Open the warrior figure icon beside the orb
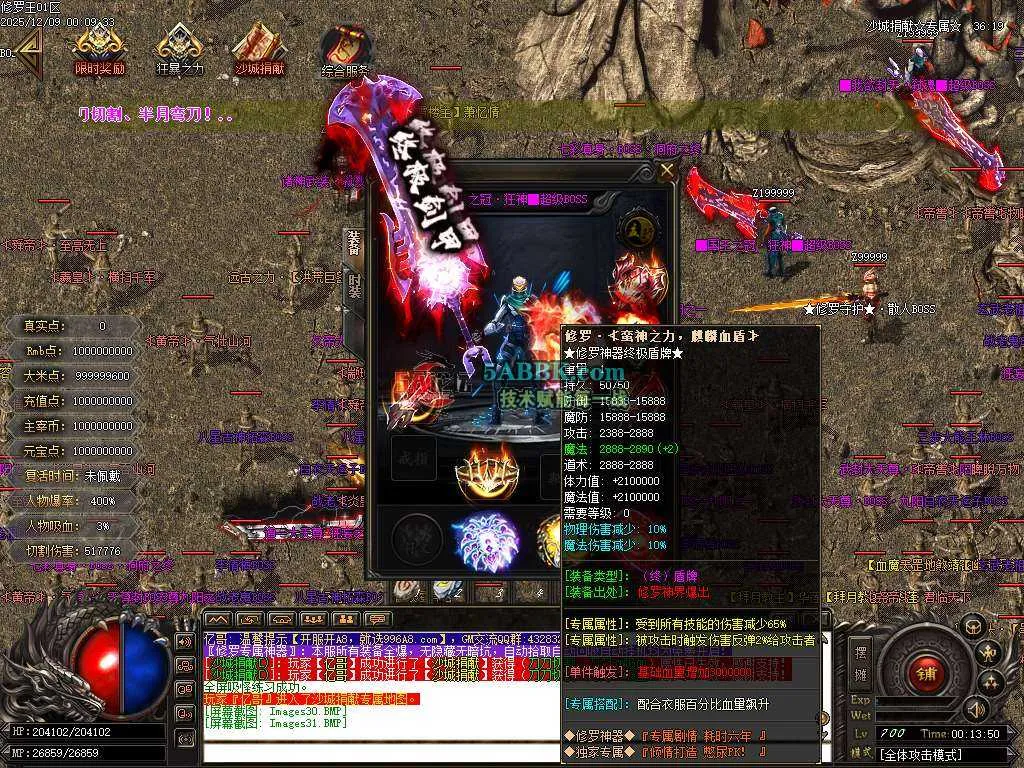The width and height of the screenshot is (1024, 768). pyautogui.click(x=989, y=654)
